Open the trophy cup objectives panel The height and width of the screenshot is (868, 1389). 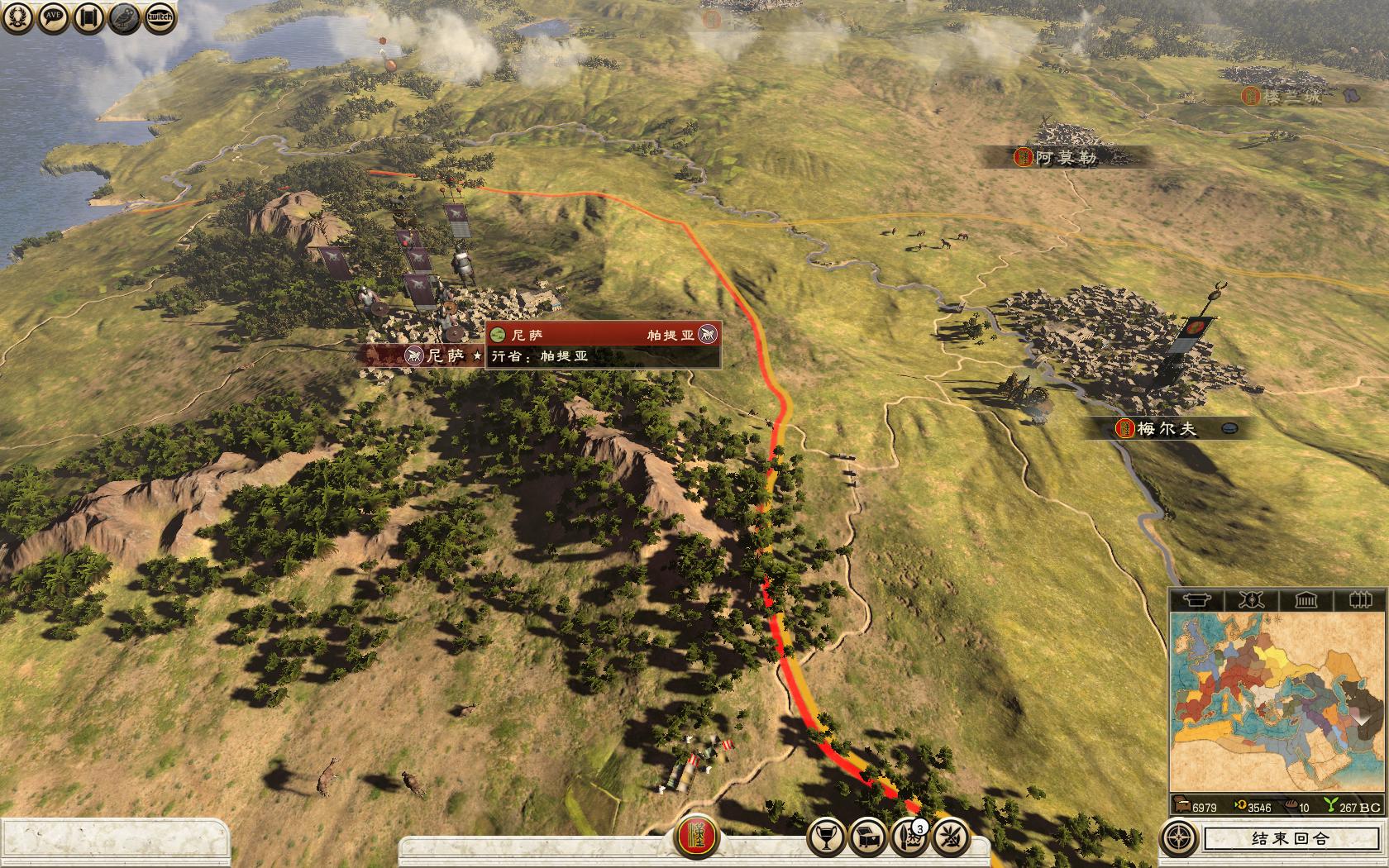826,837
